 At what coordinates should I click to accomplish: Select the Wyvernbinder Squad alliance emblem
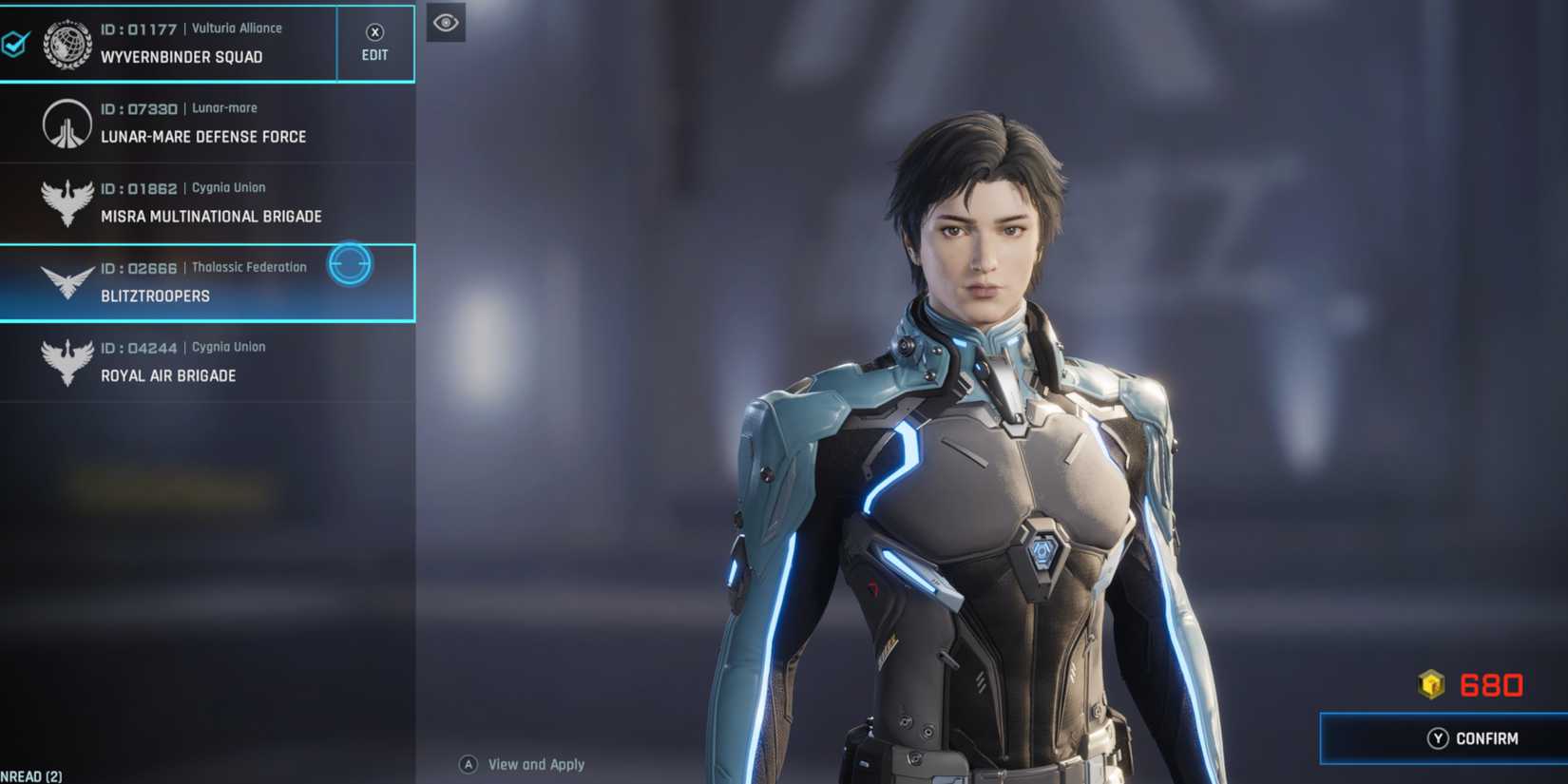click(65, 42)
